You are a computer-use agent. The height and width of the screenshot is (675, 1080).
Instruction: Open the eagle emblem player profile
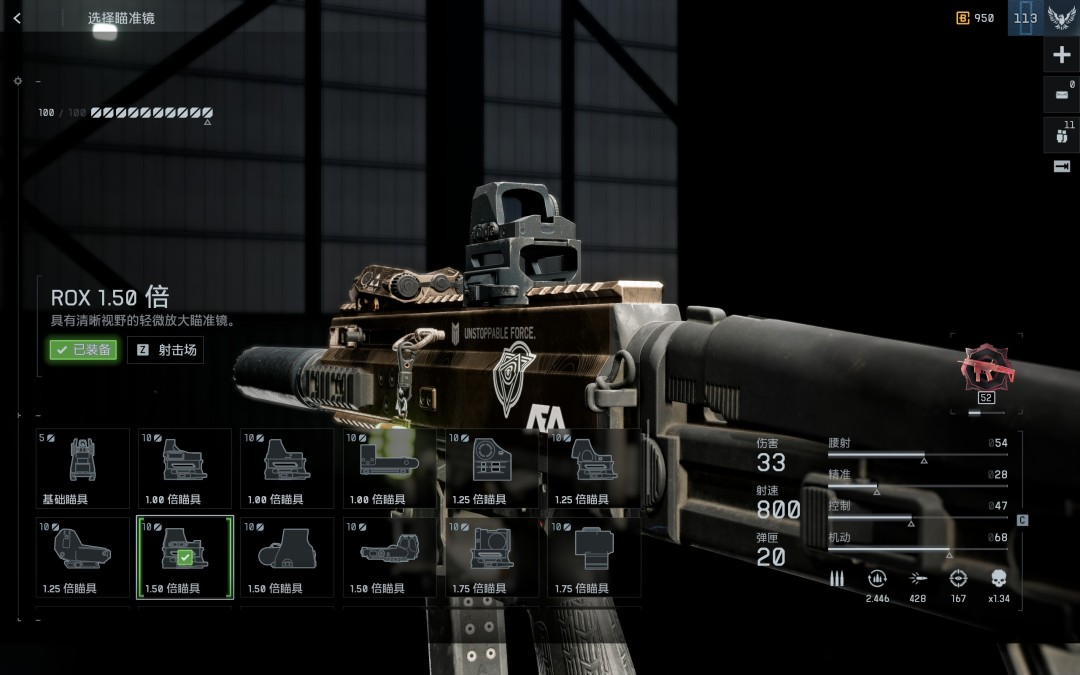1061,18
